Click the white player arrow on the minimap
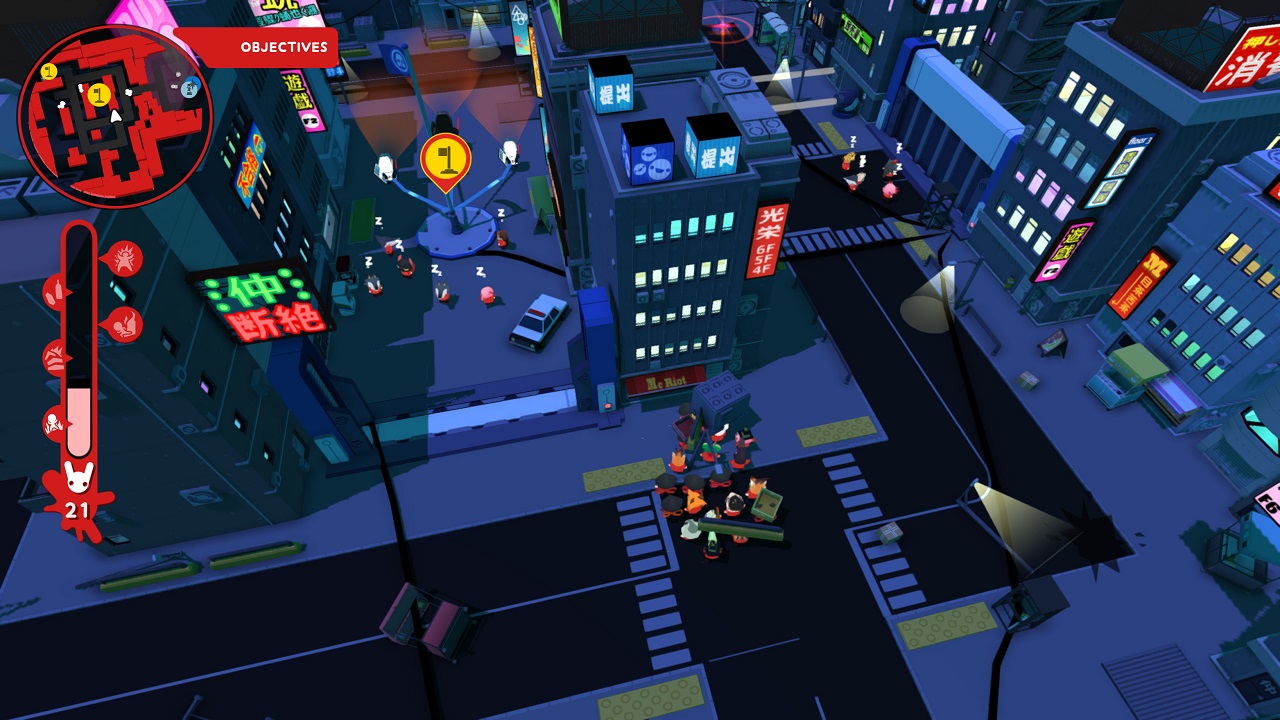This screenshot has height=720, width=1280. click(x=116, y=117)
